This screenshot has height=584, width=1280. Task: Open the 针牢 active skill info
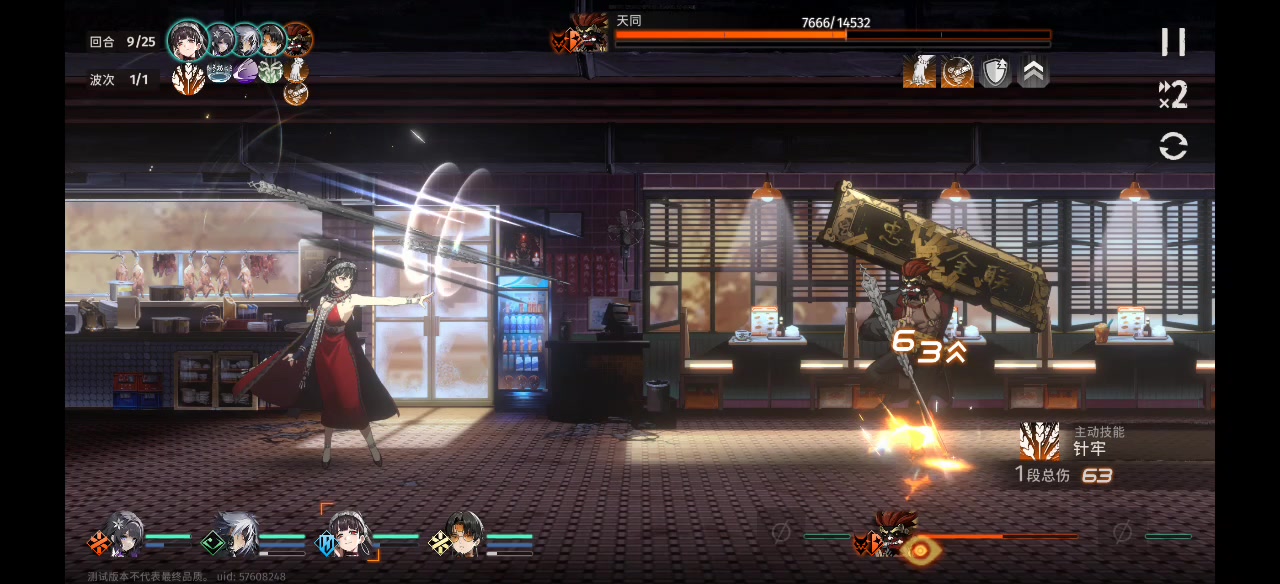pos(1040,441)
